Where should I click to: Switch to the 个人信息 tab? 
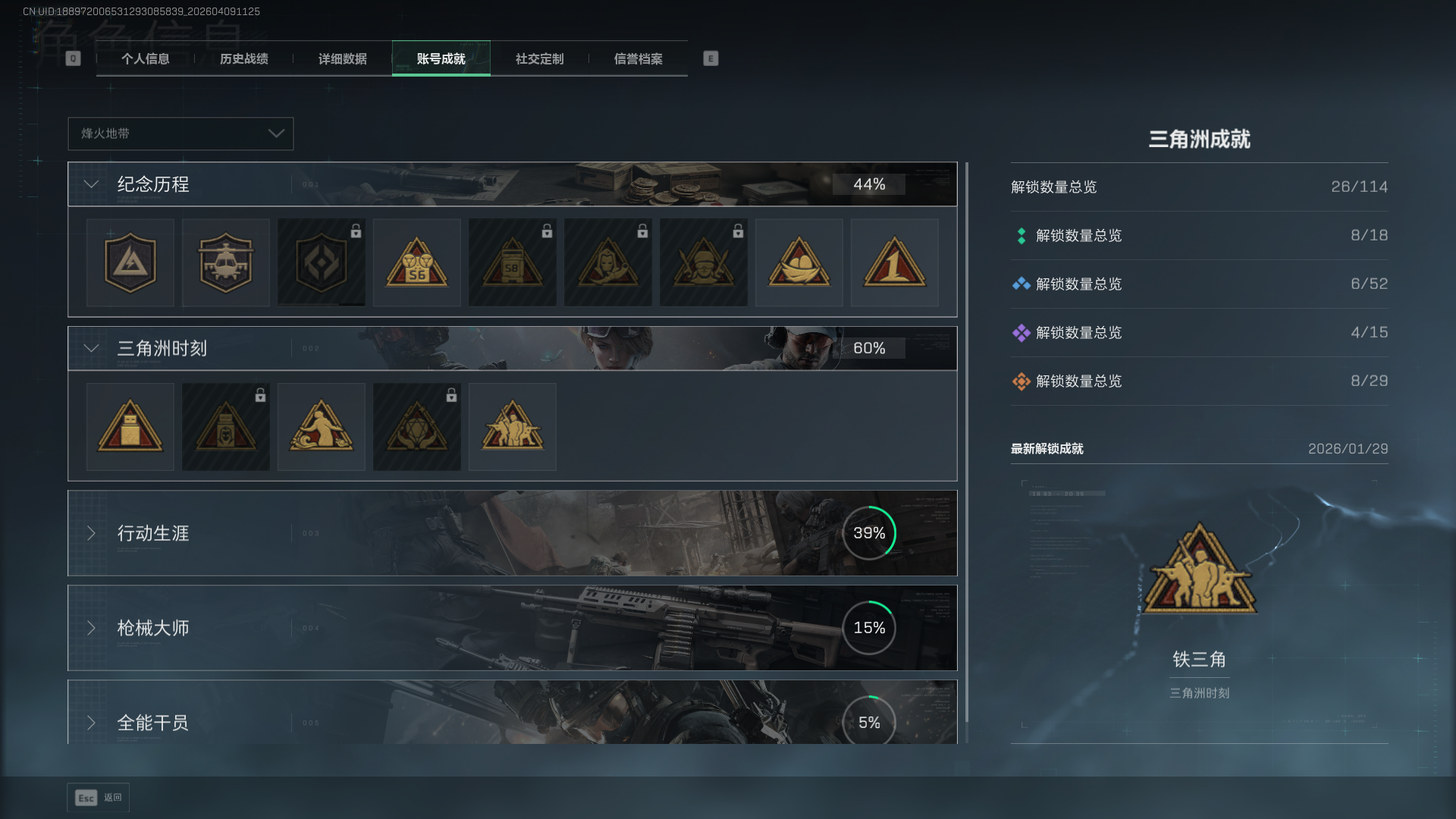(145, 58)
